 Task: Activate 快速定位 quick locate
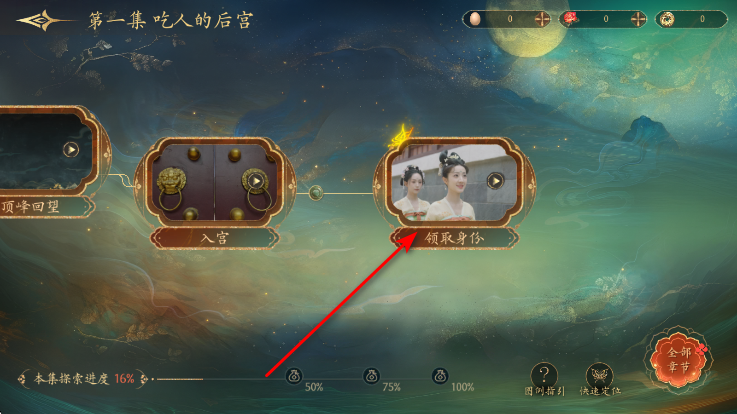click(600, 376)
